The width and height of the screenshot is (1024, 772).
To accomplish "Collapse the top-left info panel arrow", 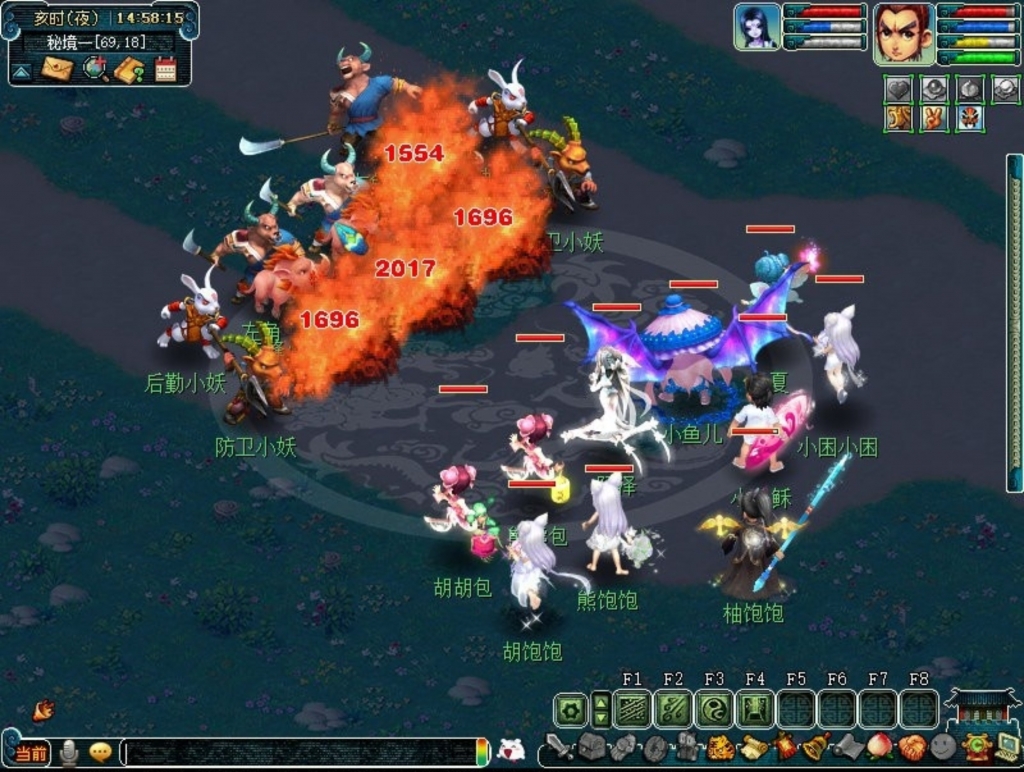I will (x=21, y=72).
